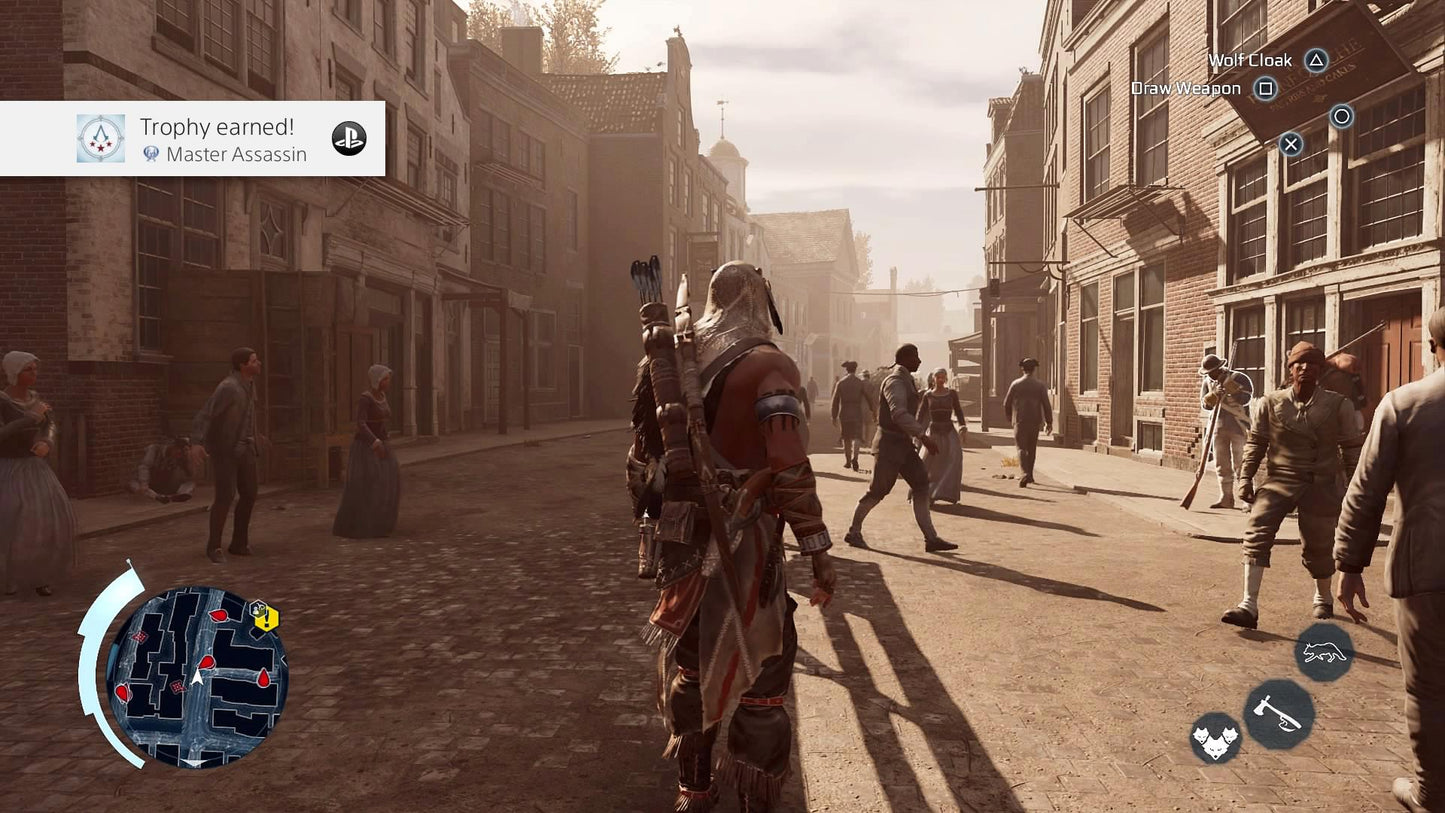Select the tomahawk weapon icon
The height and width of the screenshot is (813, 1445).
[x=1278, y=714]
